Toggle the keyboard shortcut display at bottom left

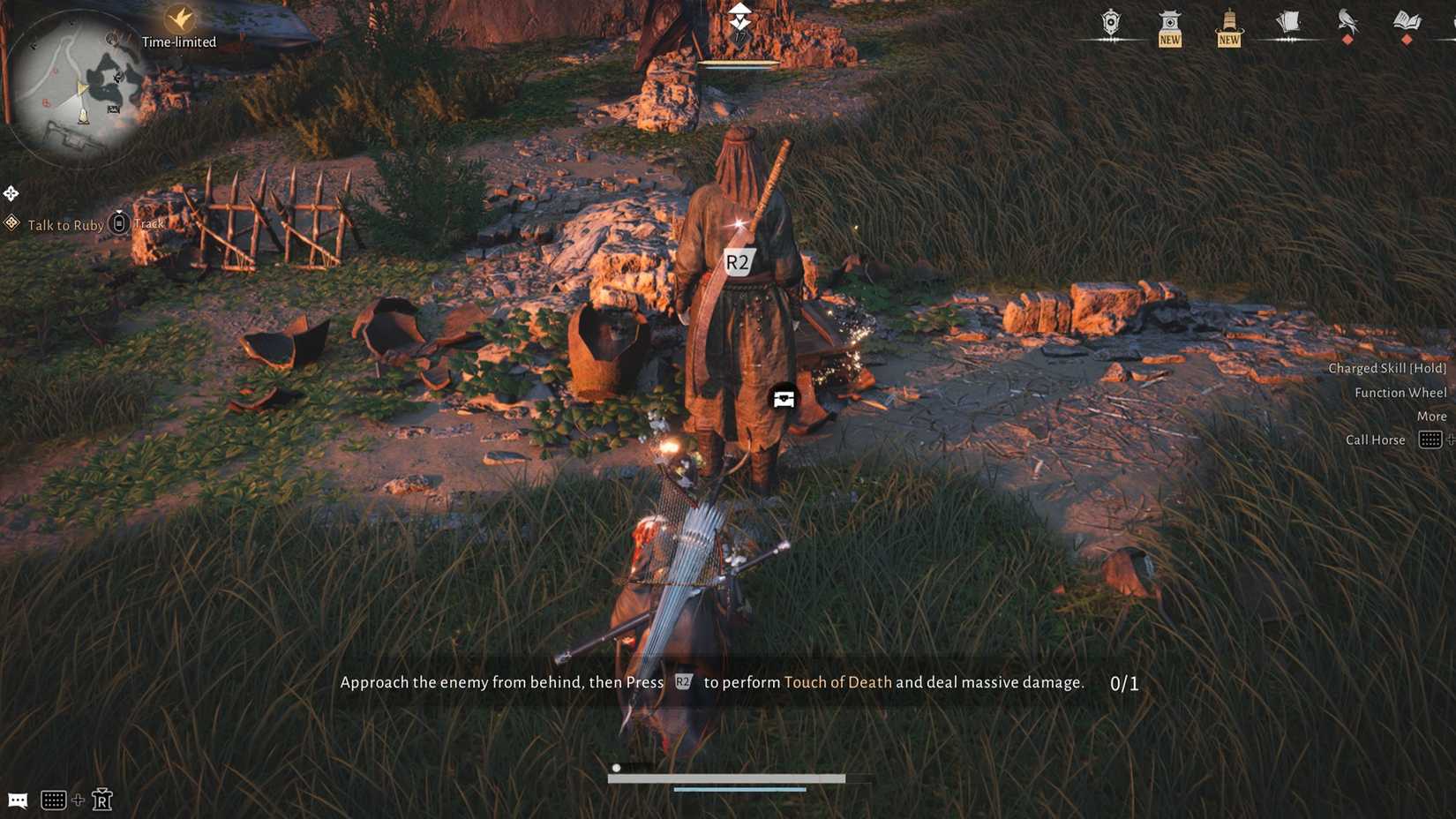click(x=55, y=800)
